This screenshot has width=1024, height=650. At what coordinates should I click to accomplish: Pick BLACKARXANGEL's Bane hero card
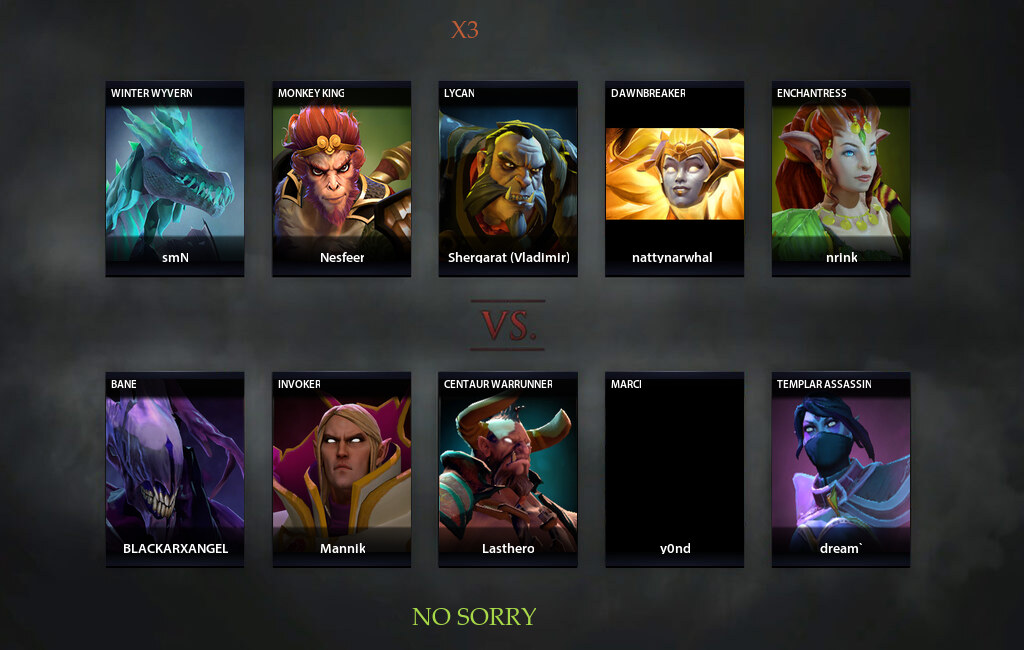(x=175, y=470)
